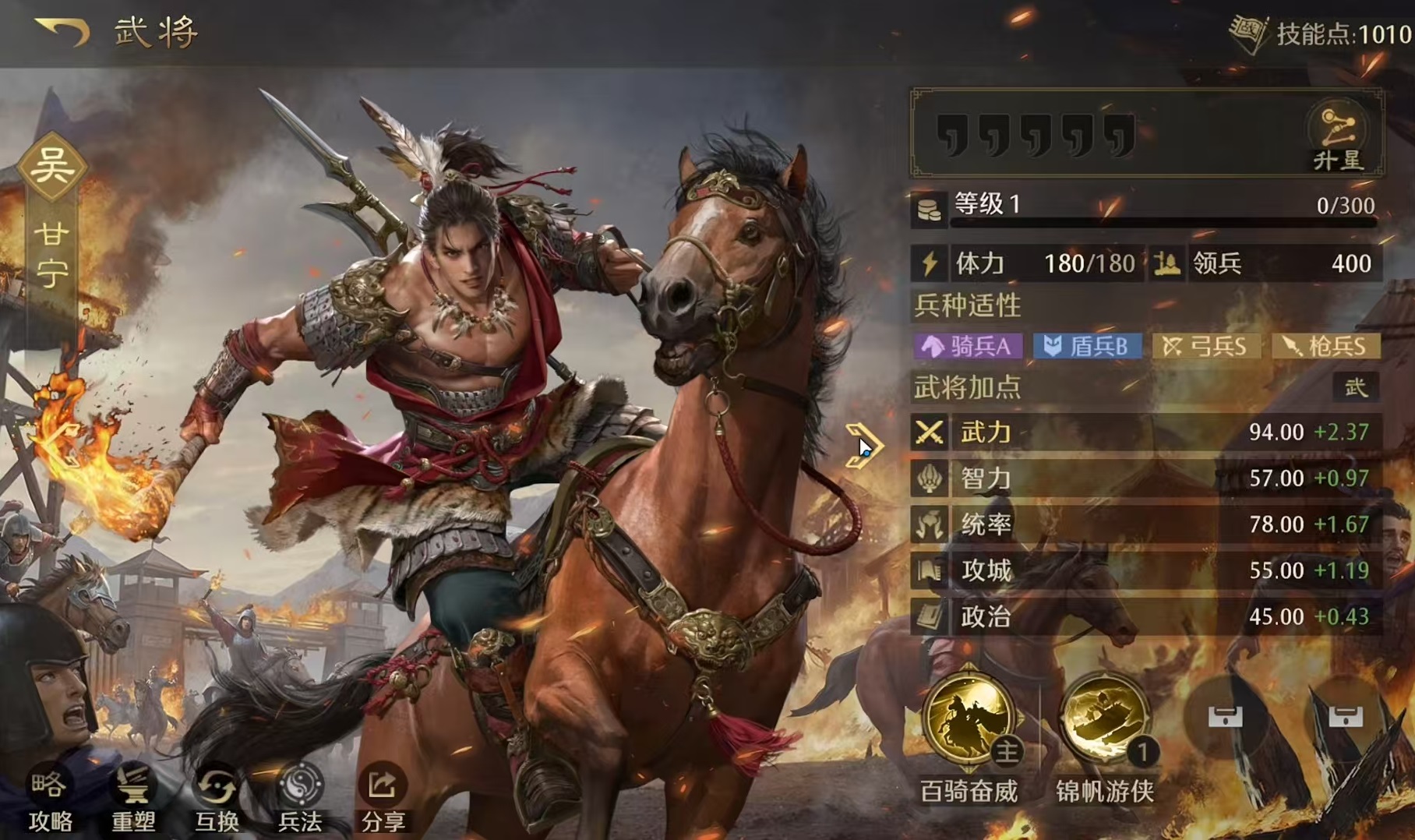Select the 智力 attribute row
This screenshot has width=1415, height=840.
click(x=1145, y=478)
